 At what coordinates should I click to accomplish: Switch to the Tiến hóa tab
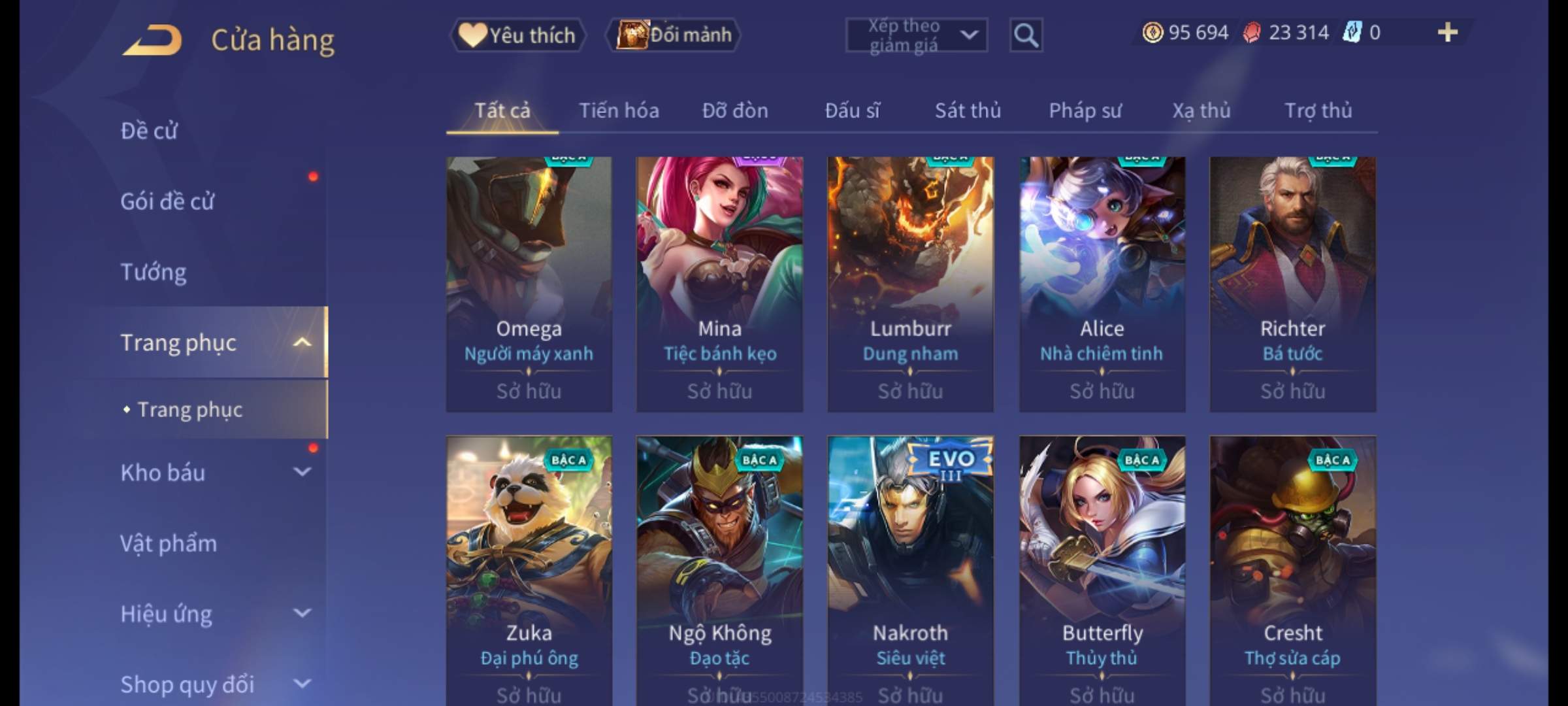click(619, 111)
